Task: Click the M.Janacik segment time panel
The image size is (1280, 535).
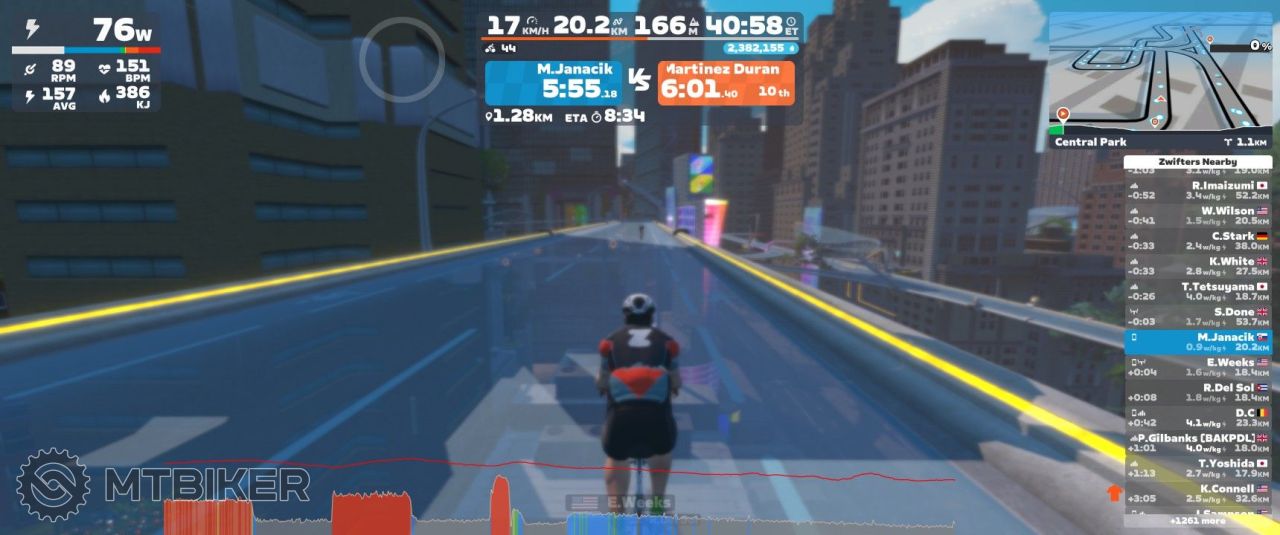Action: [552, 83]
